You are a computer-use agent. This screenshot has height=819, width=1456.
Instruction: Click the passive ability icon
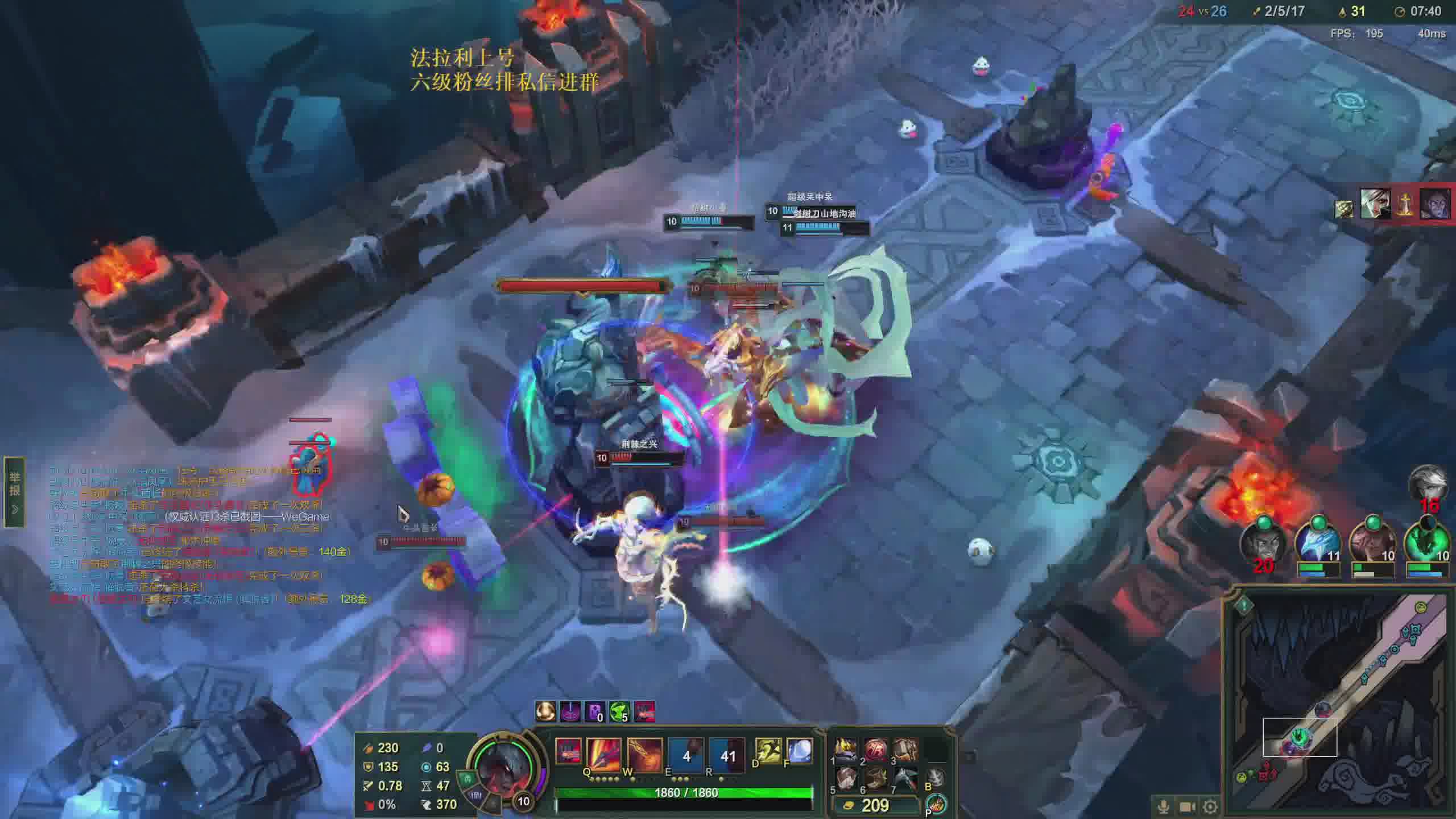tap(568, 751)
